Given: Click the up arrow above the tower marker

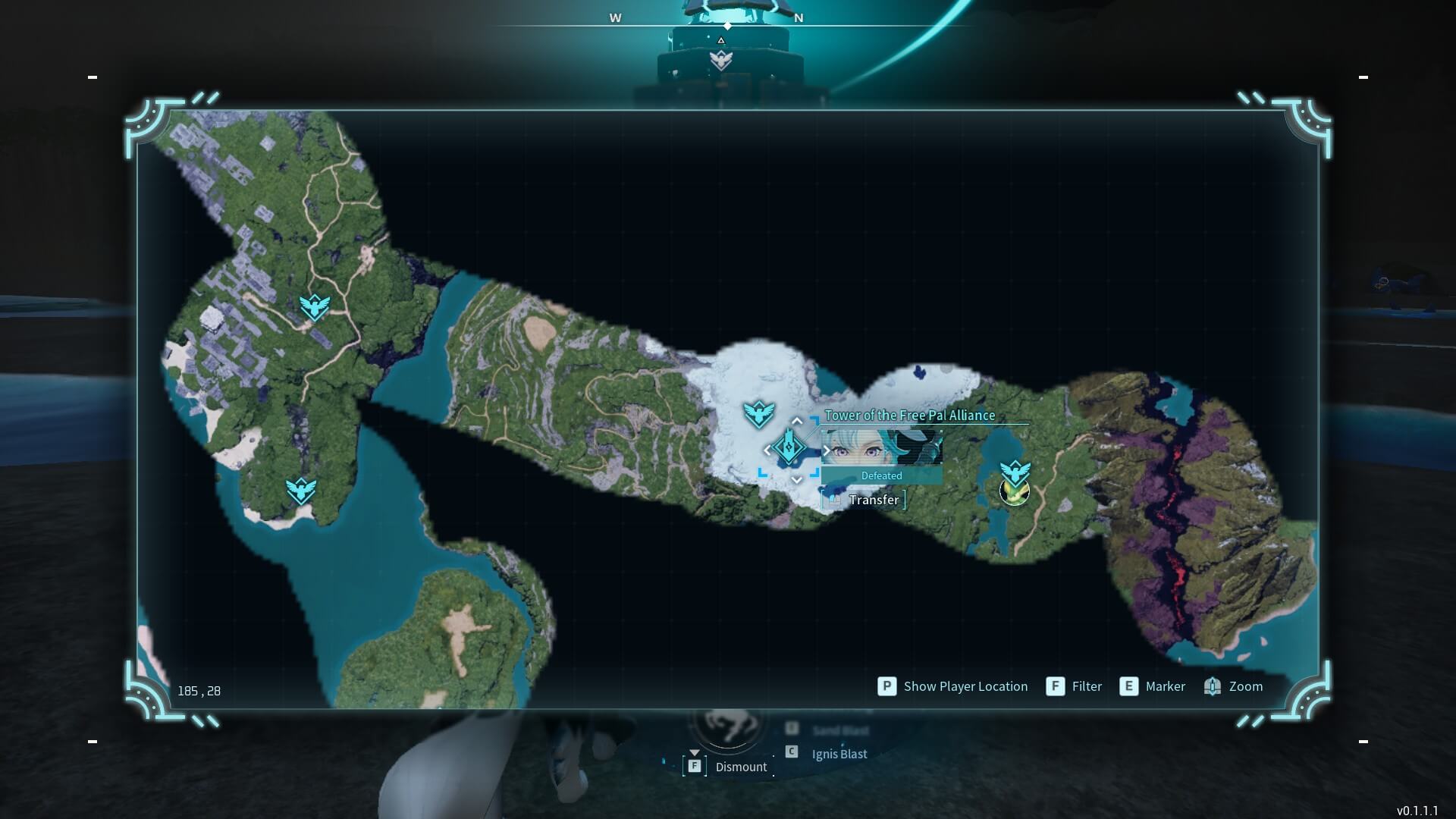Looking at the screenshot, I should tap(797, 419).
